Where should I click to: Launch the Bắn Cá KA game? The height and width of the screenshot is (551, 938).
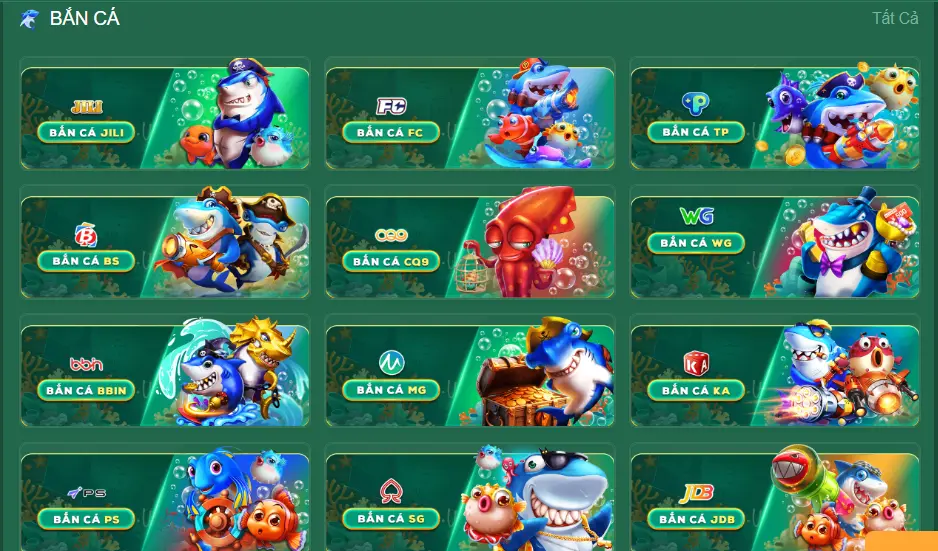[x=695, y=390]
